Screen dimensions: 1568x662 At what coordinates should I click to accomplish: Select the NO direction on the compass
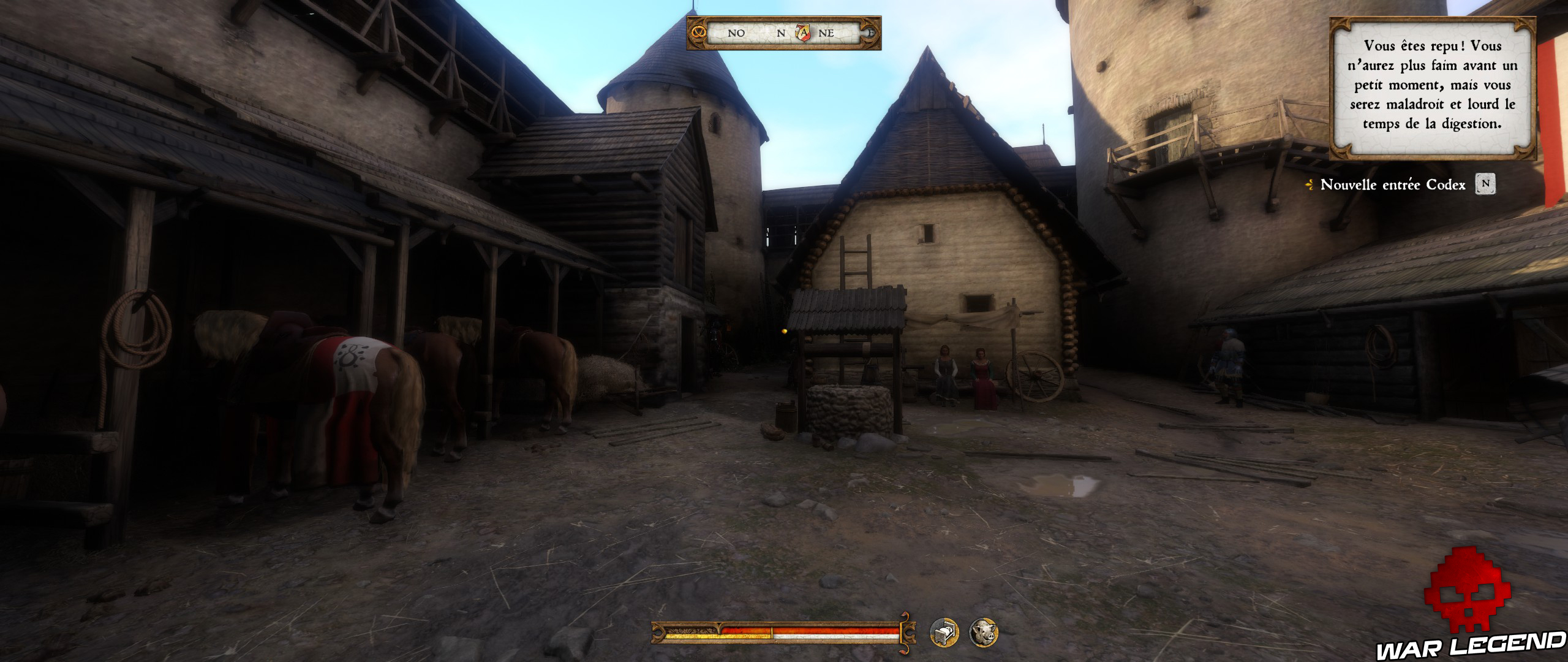736,32
